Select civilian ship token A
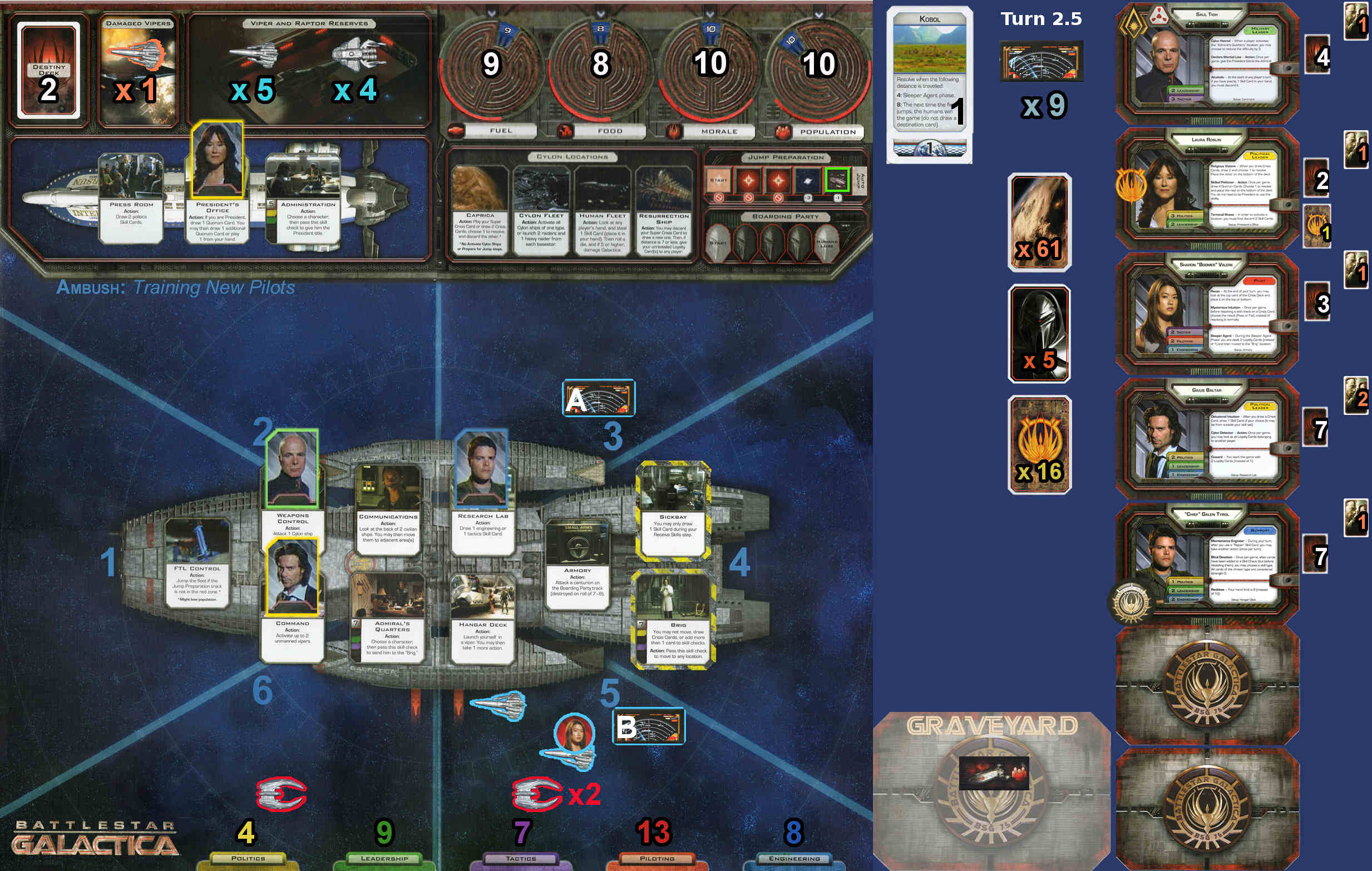The image size is (1372, 871). point(598,398)
